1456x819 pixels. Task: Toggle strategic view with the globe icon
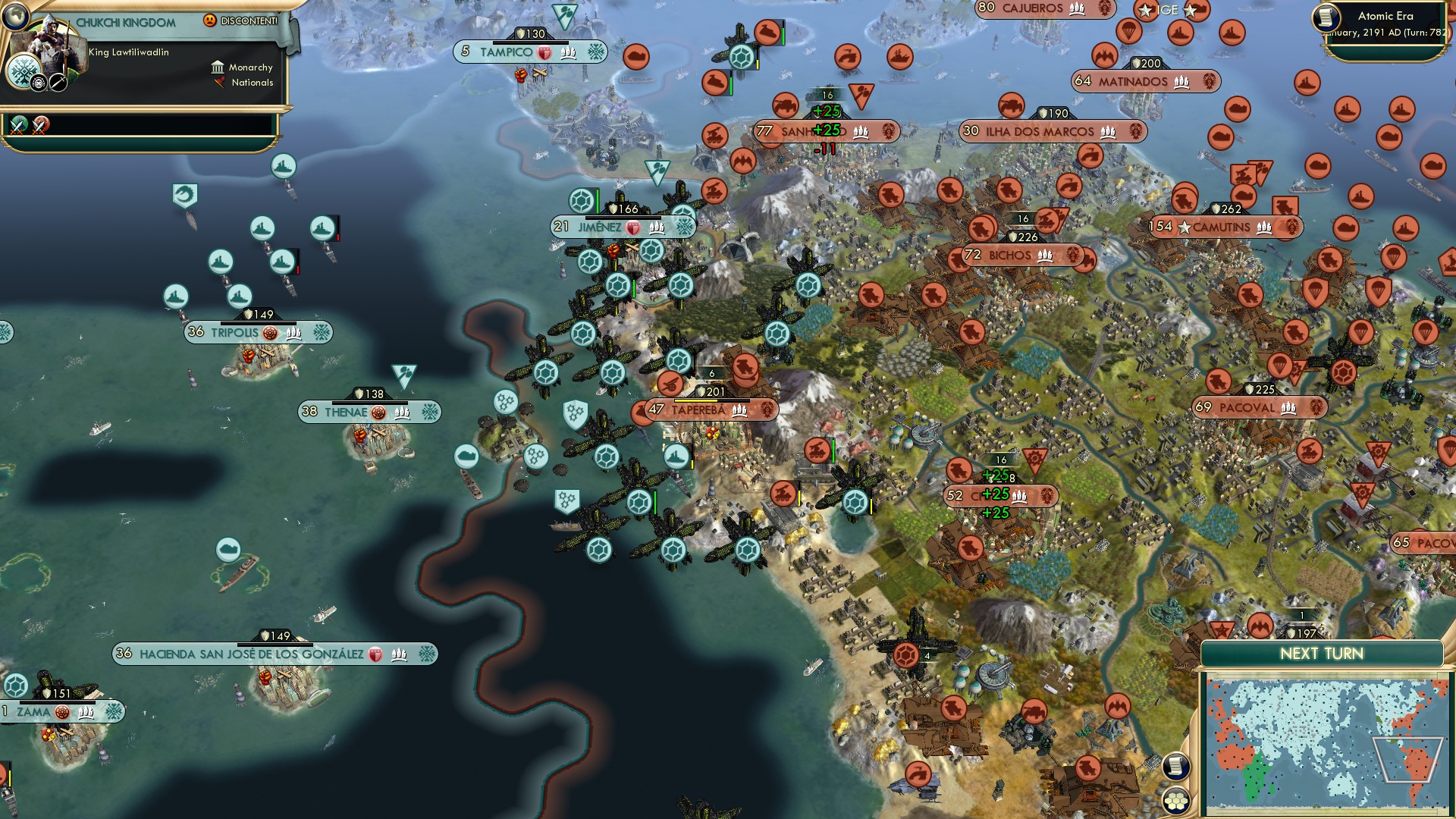point(15,16)
